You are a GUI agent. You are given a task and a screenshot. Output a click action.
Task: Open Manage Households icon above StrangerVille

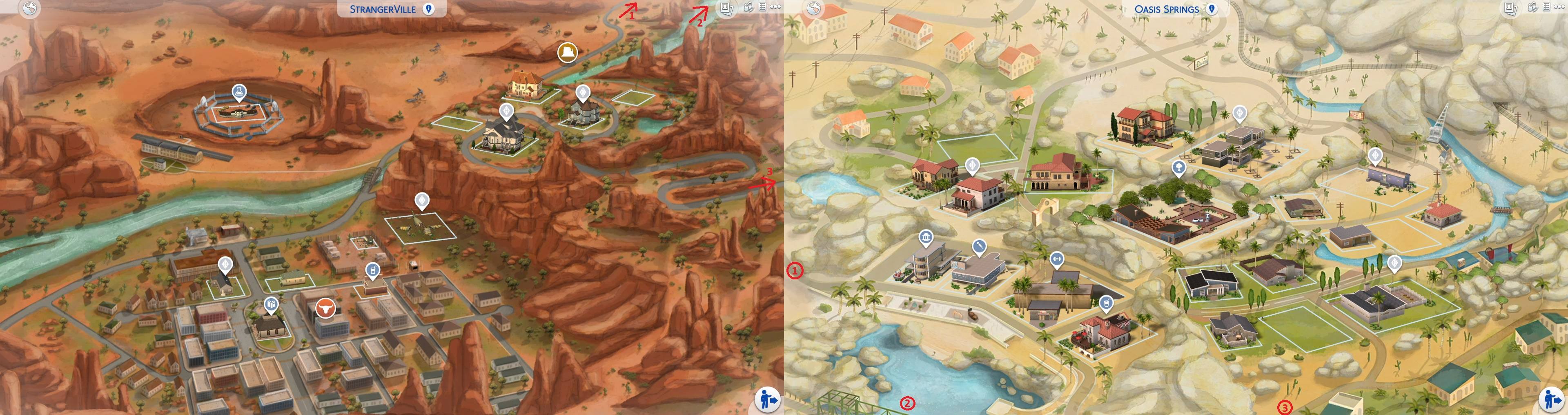pyautogui.click(x=749, y=7)
